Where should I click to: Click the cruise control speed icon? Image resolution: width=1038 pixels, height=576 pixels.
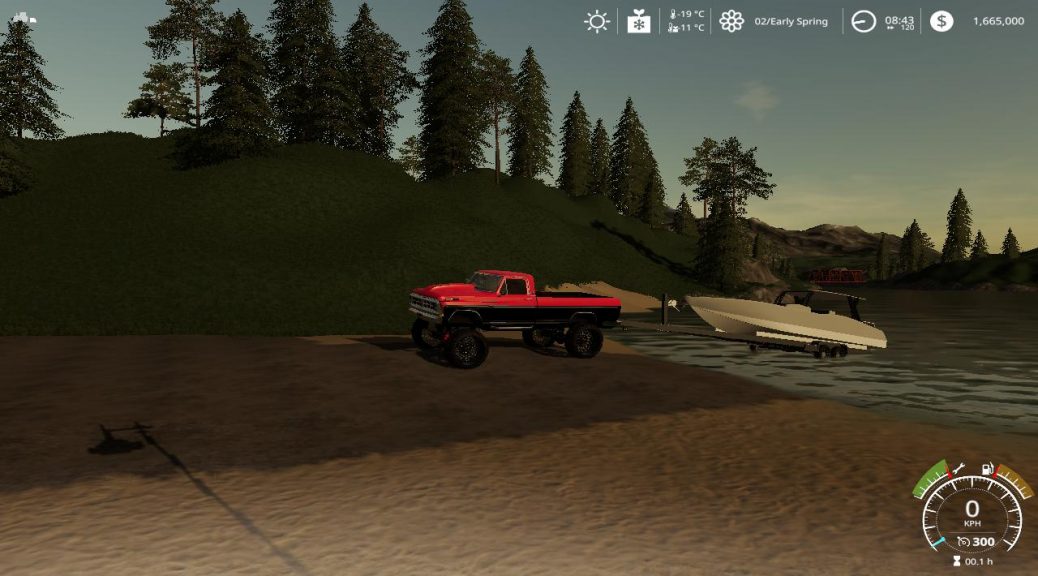pyautogui.click(x=963, y=541)
